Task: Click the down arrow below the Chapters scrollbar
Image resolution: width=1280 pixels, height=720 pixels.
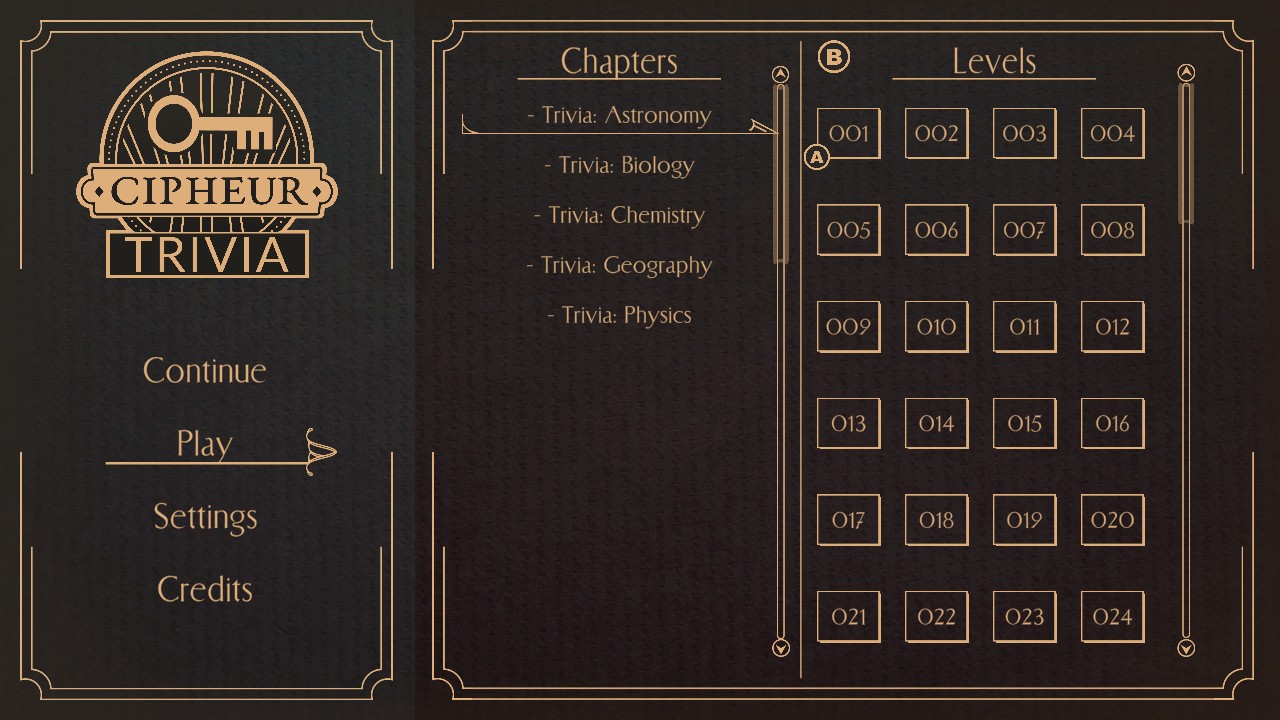Action: tap(781, 649)
